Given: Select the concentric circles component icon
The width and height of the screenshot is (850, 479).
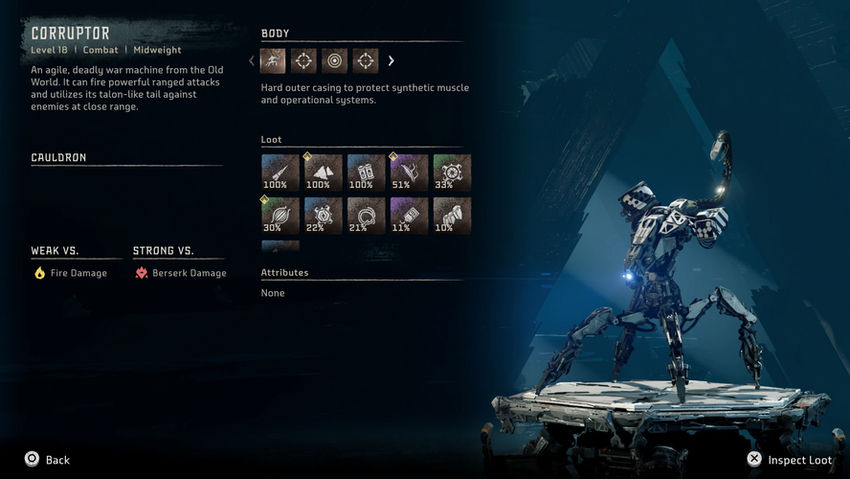Looking at the screenshot, I should tap(335, 61).
